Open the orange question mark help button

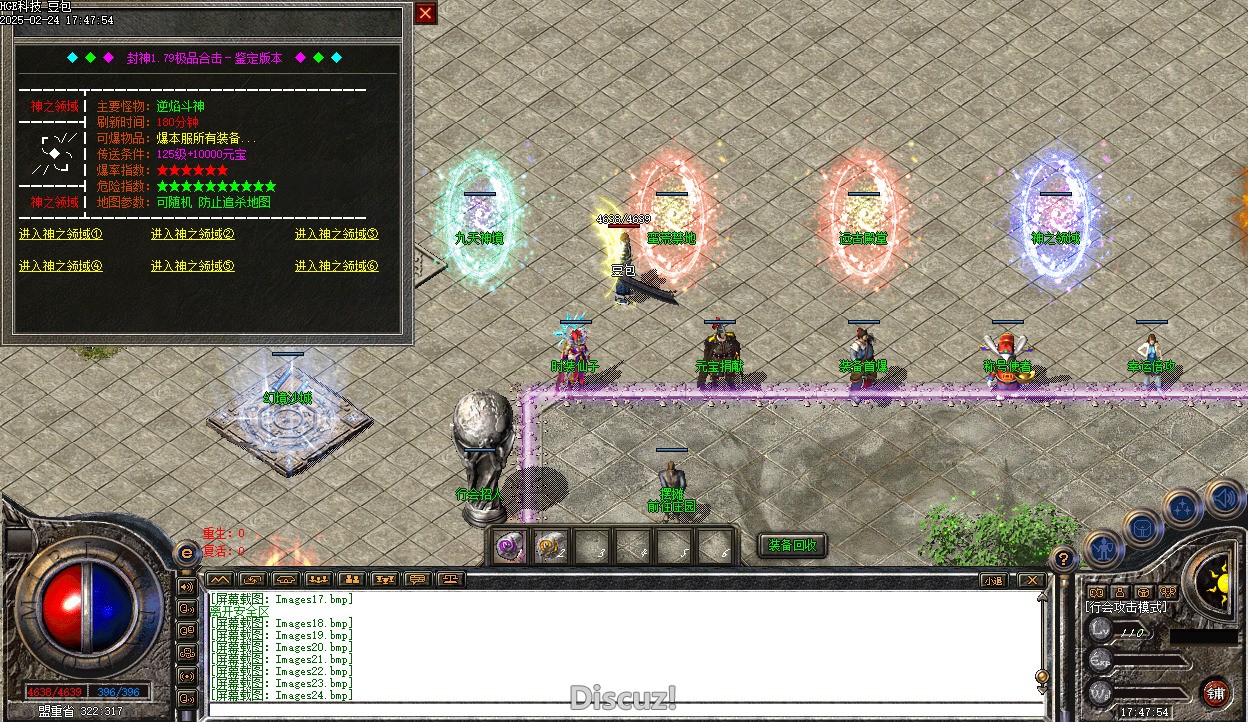point(1063,559)
